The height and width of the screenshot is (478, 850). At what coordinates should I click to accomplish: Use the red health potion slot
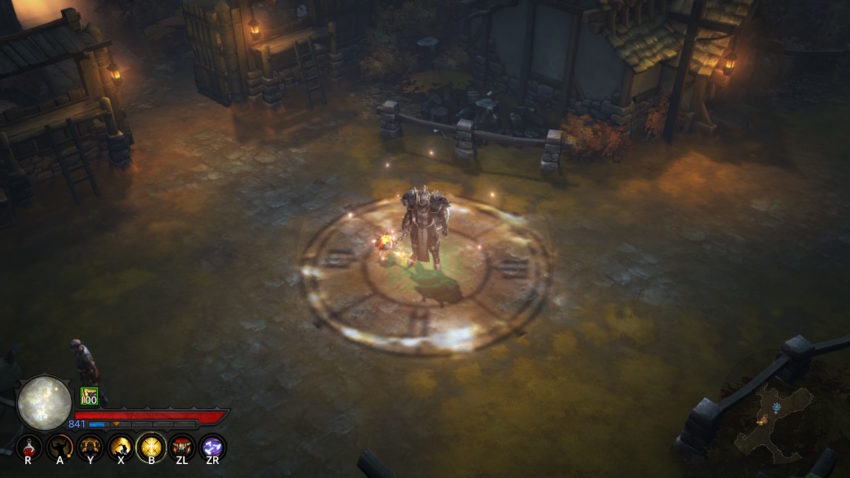[x=29, y=445]
